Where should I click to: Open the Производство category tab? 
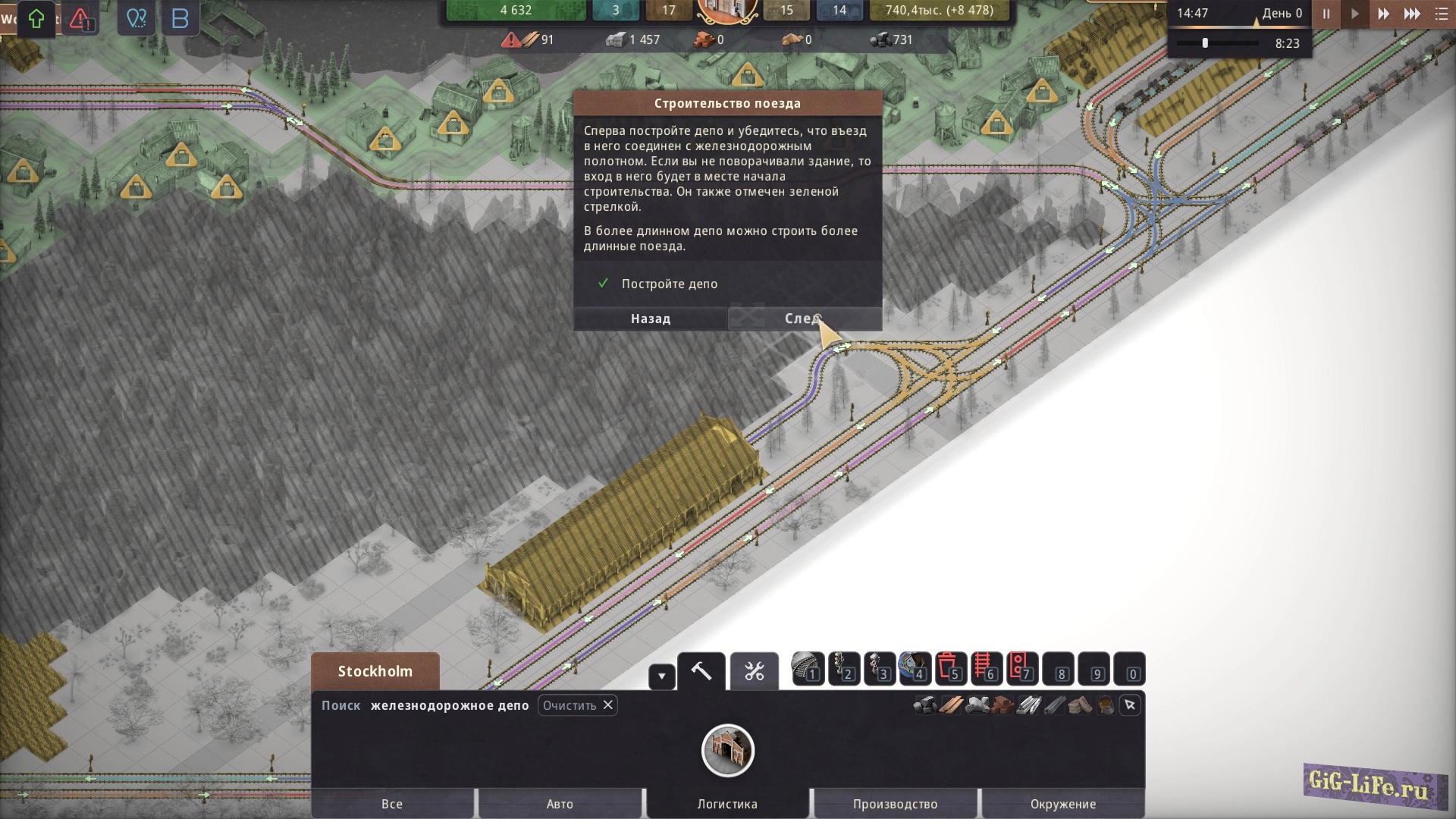coord(895,804)
